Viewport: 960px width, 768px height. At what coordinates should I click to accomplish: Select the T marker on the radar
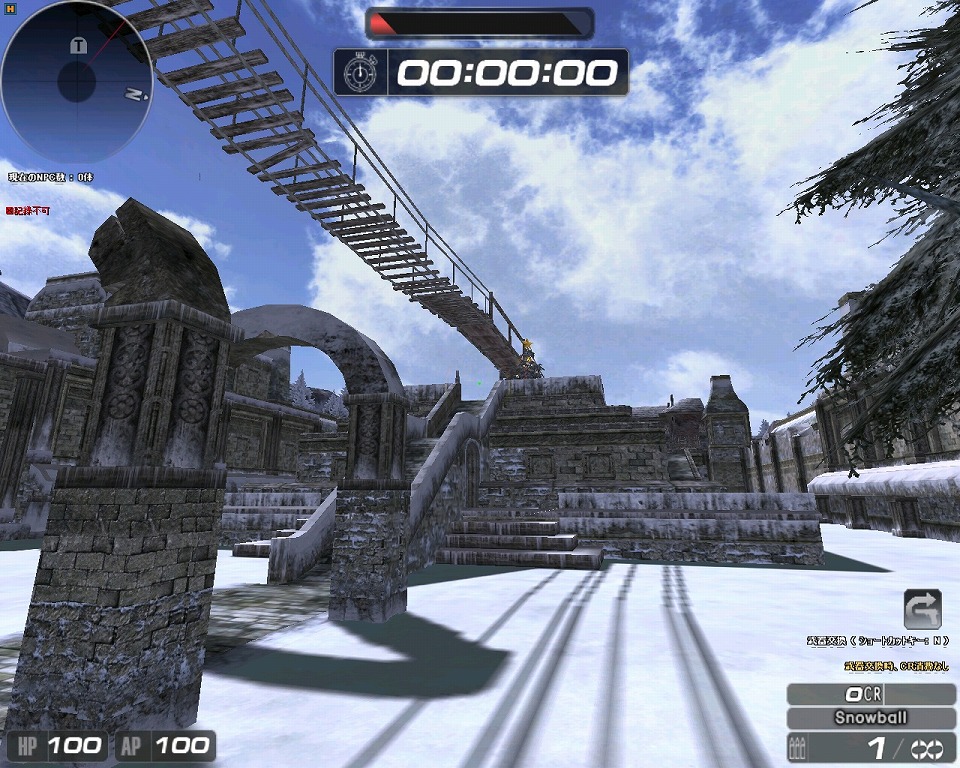click(78, 46)
